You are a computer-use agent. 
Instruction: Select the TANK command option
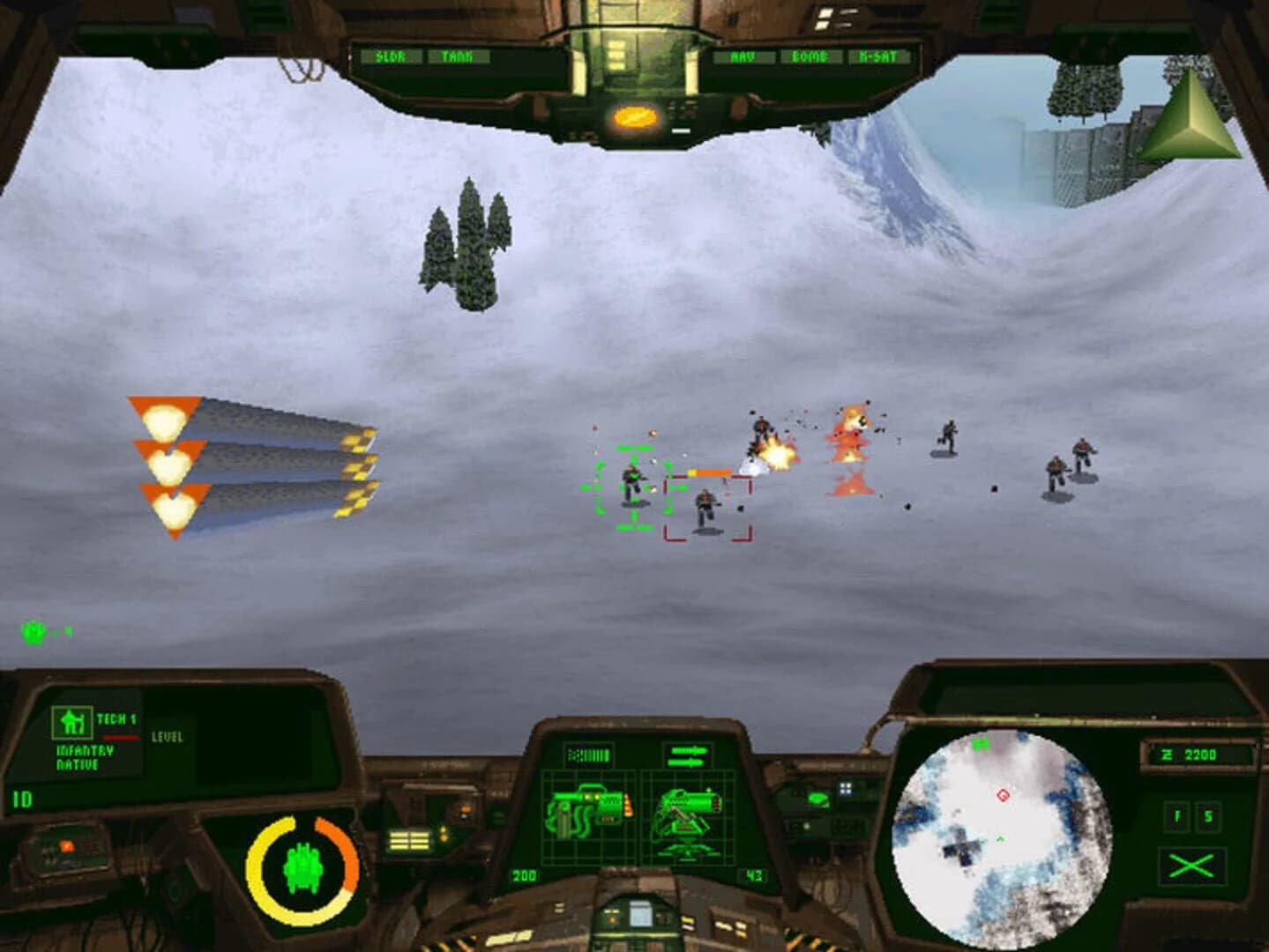(x=457, y=54)
